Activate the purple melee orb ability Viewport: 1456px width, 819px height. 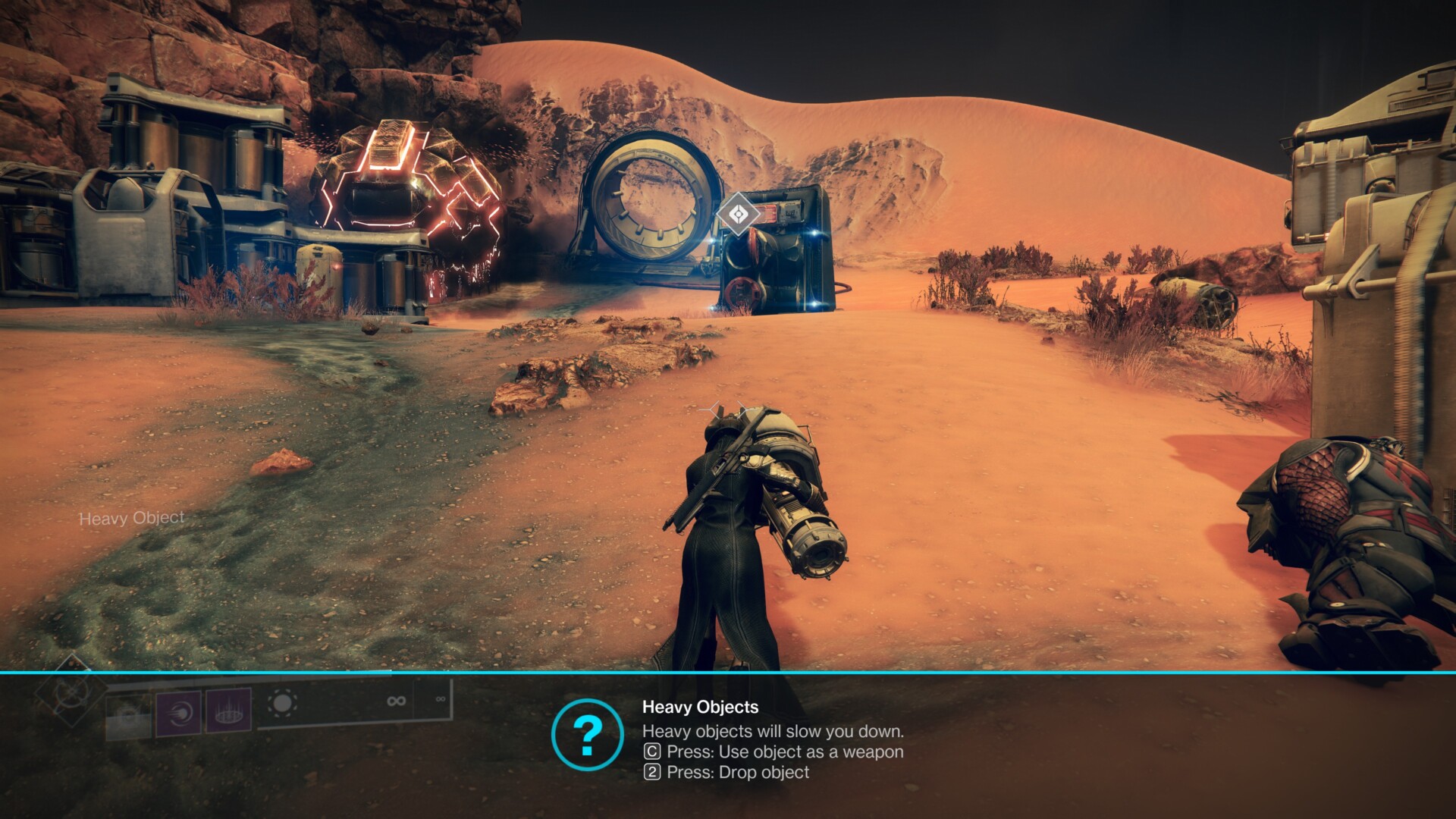[179, 713]
